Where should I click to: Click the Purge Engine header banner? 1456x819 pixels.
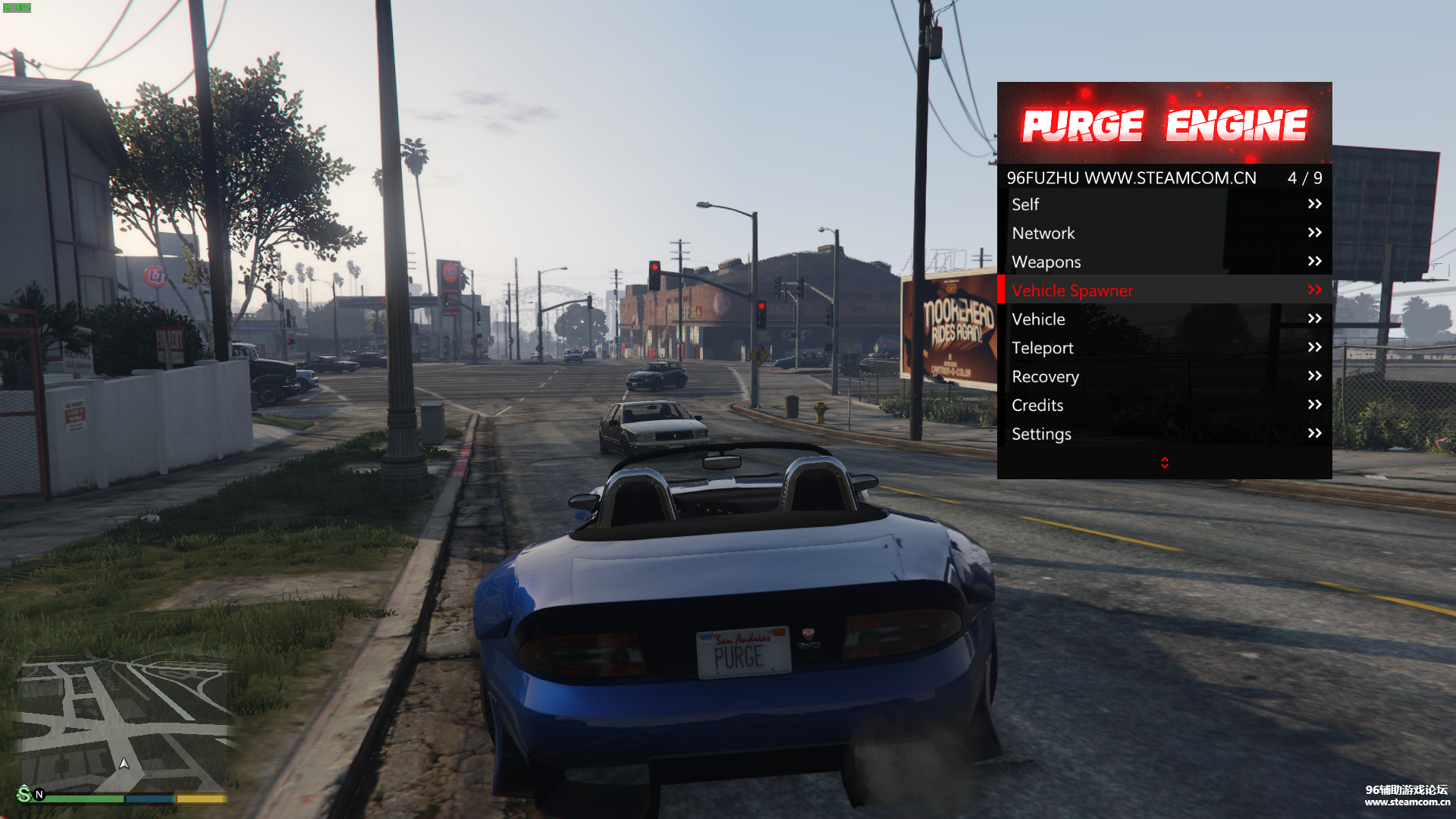click(1164, 124)
